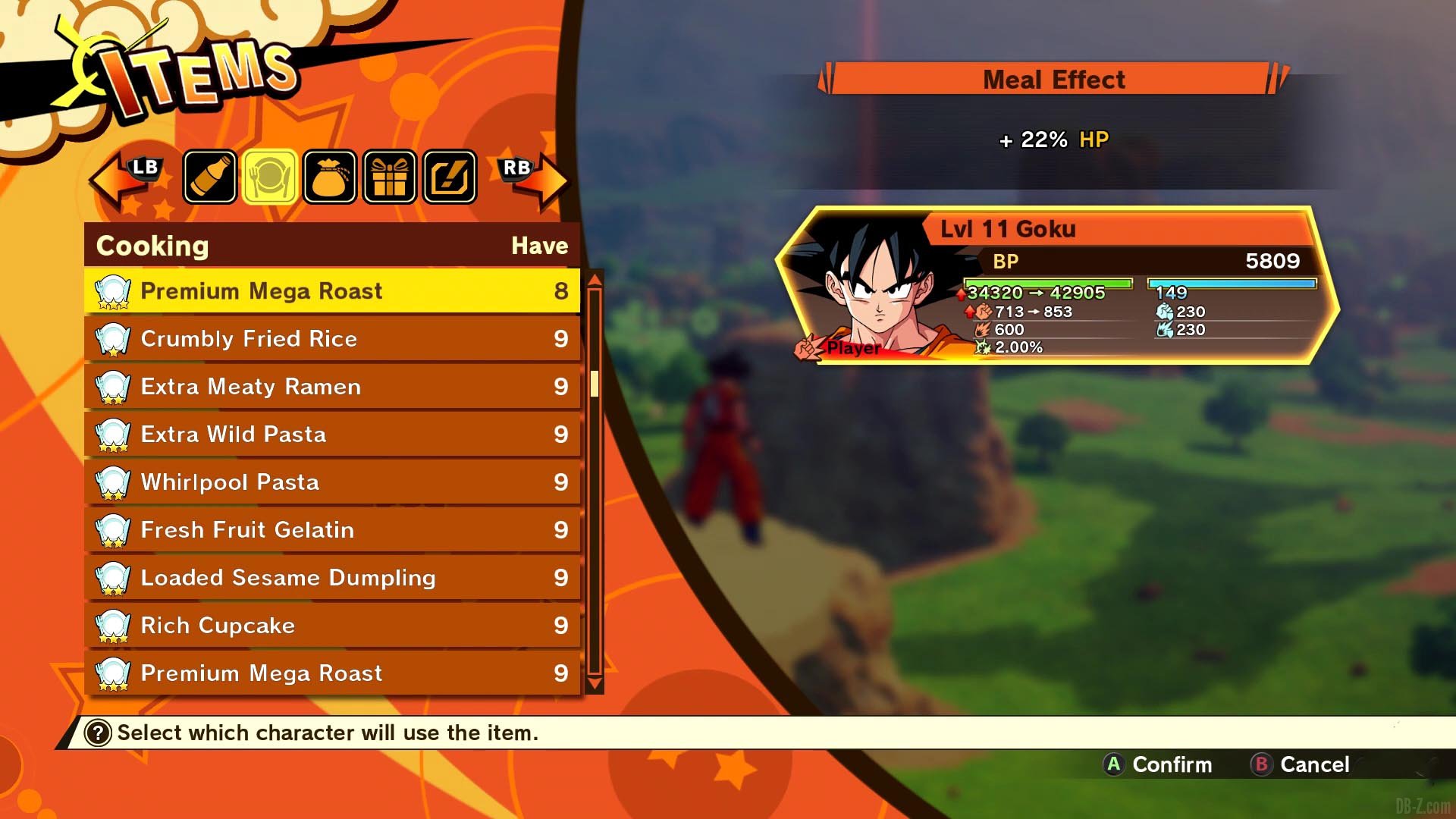Select the Premium Mega Roast with 9 owned

click(x=331, y=673)
